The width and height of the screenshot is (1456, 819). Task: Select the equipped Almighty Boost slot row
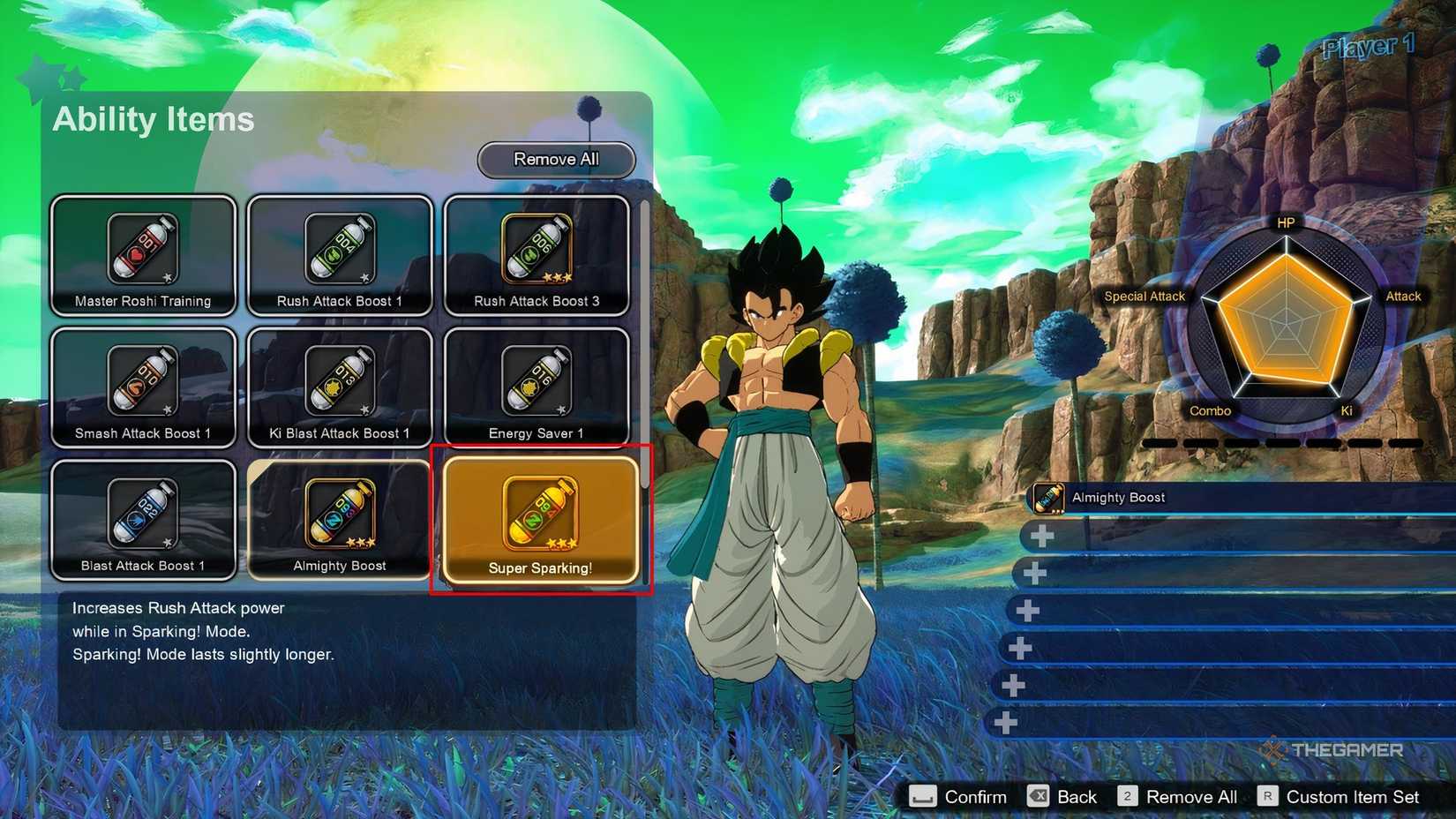coord(1235,498)
